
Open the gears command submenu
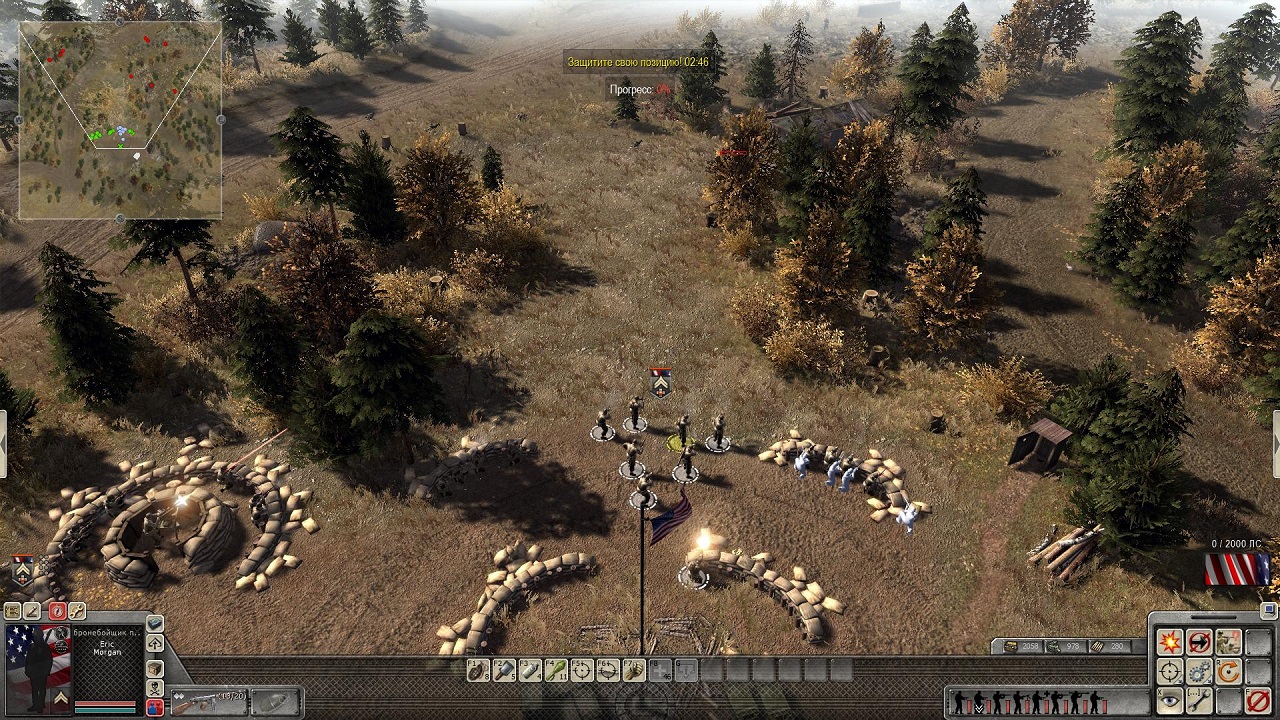(x=1199, y=671)
